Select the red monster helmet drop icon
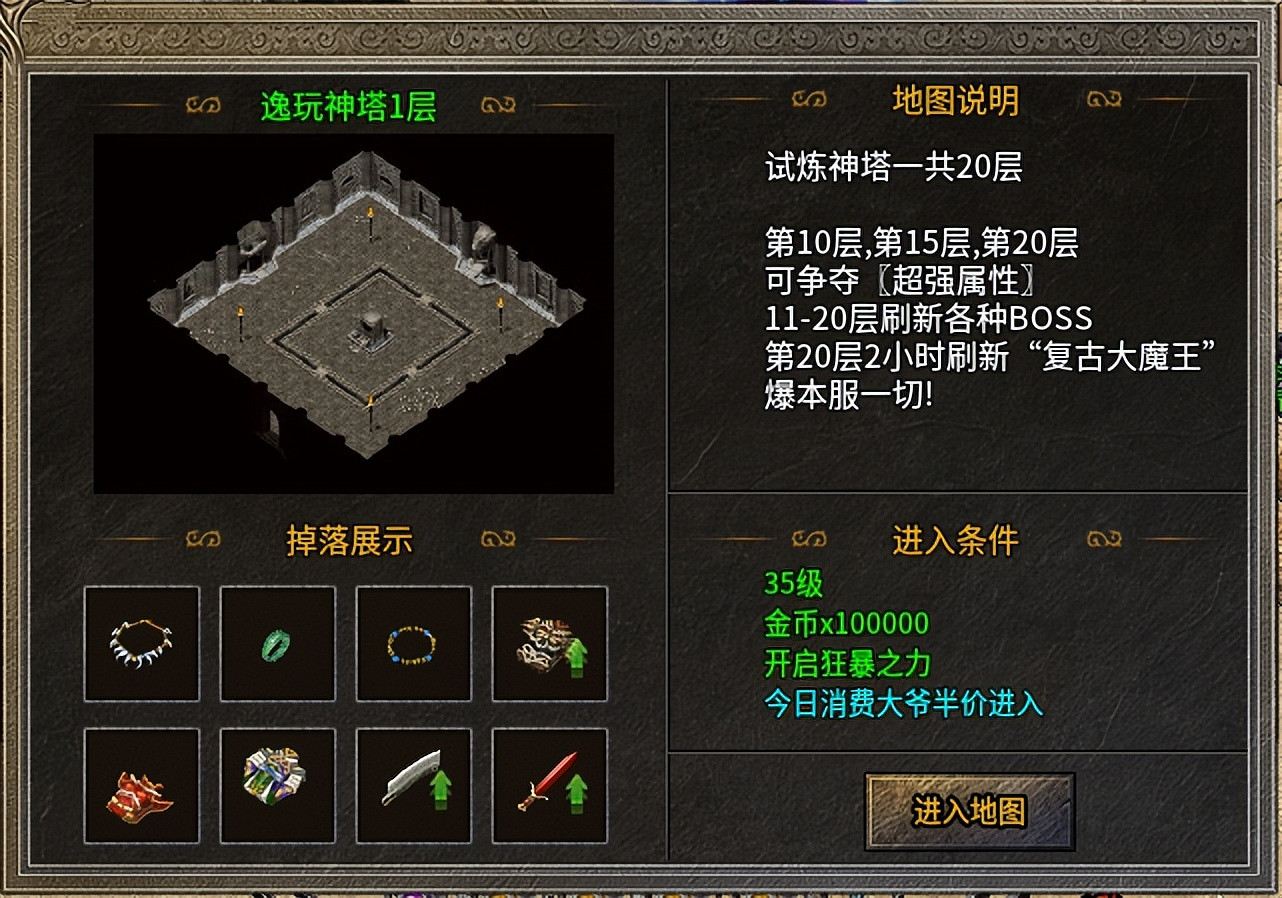Screen dimensions: 1282x898 (141, 786)
